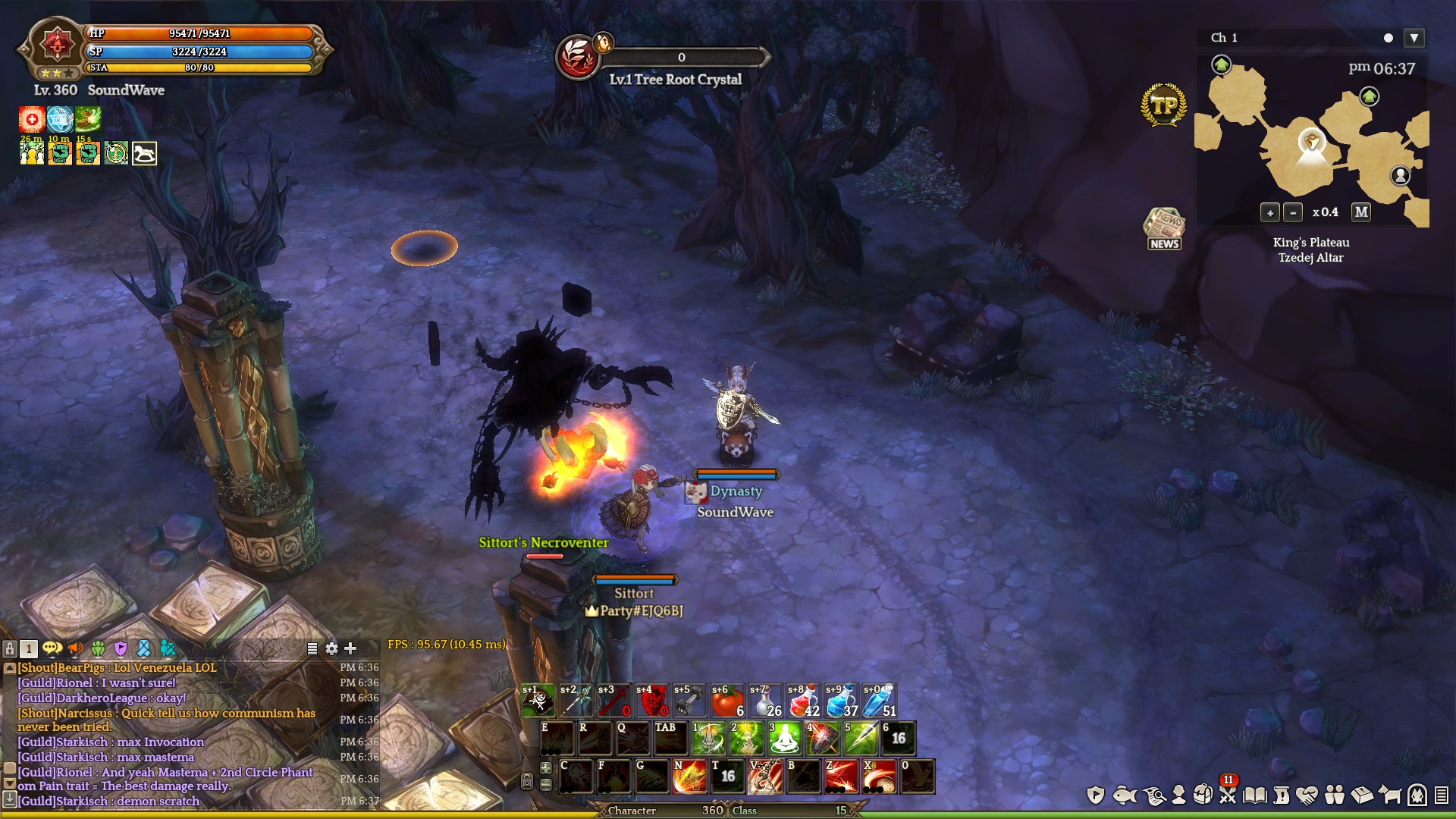Use the blue SP potion with 37 left

[841, 701]
